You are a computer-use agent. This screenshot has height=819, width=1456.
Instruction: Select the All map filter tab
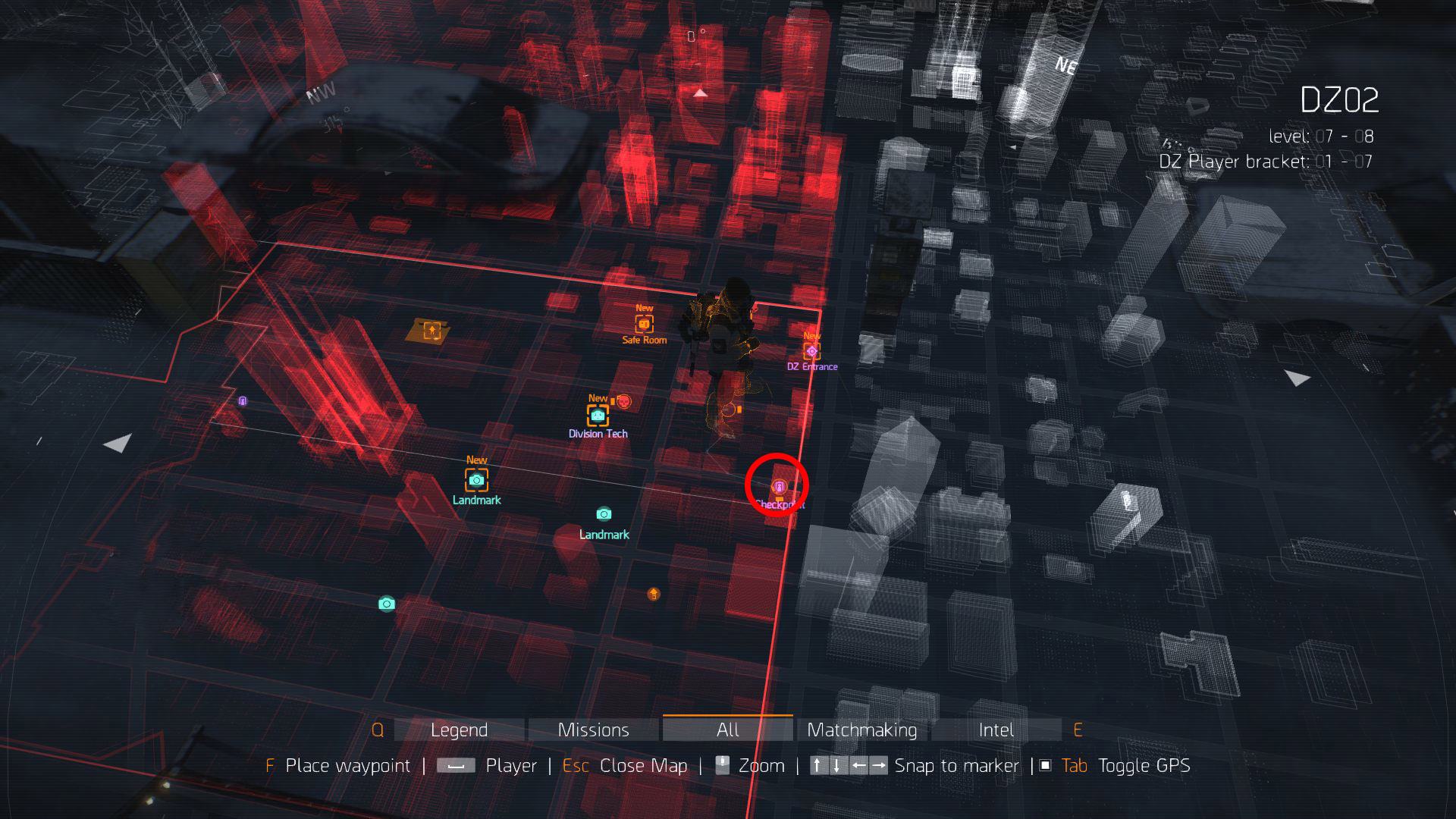(x=727, y=730)
